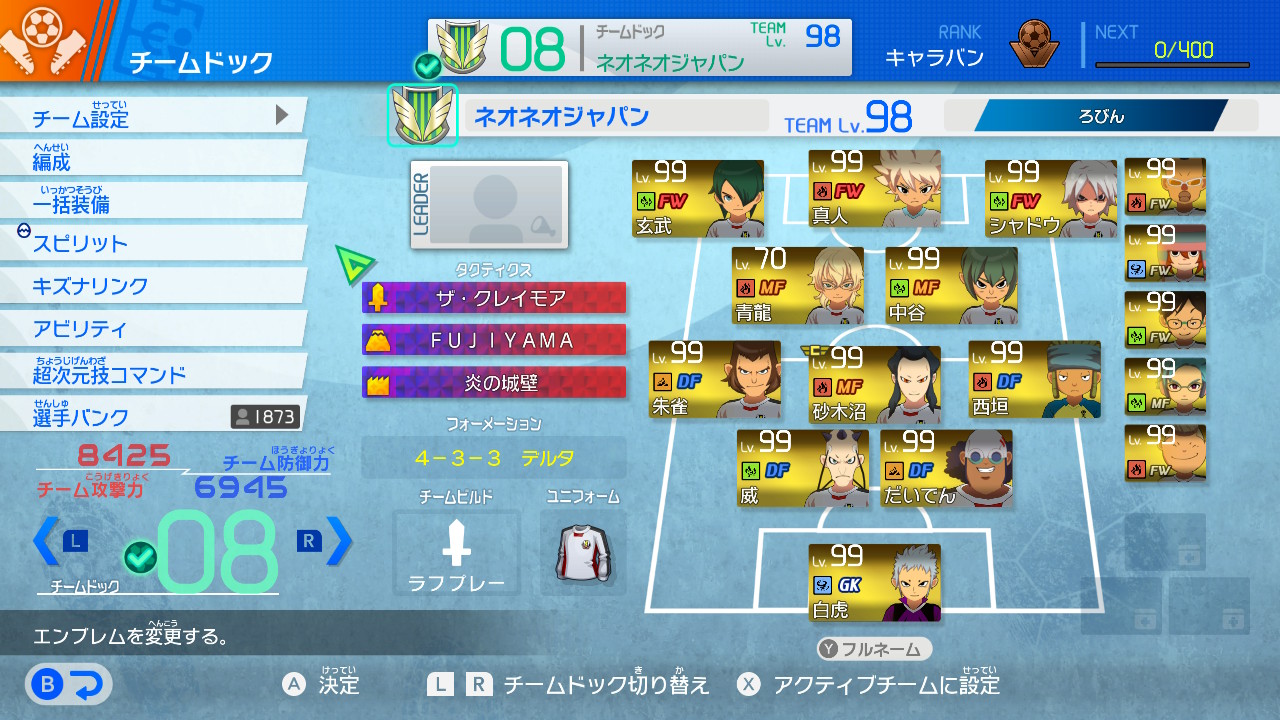
Task: Open the スピリット menu entry
Action: (x=150, y=243)
